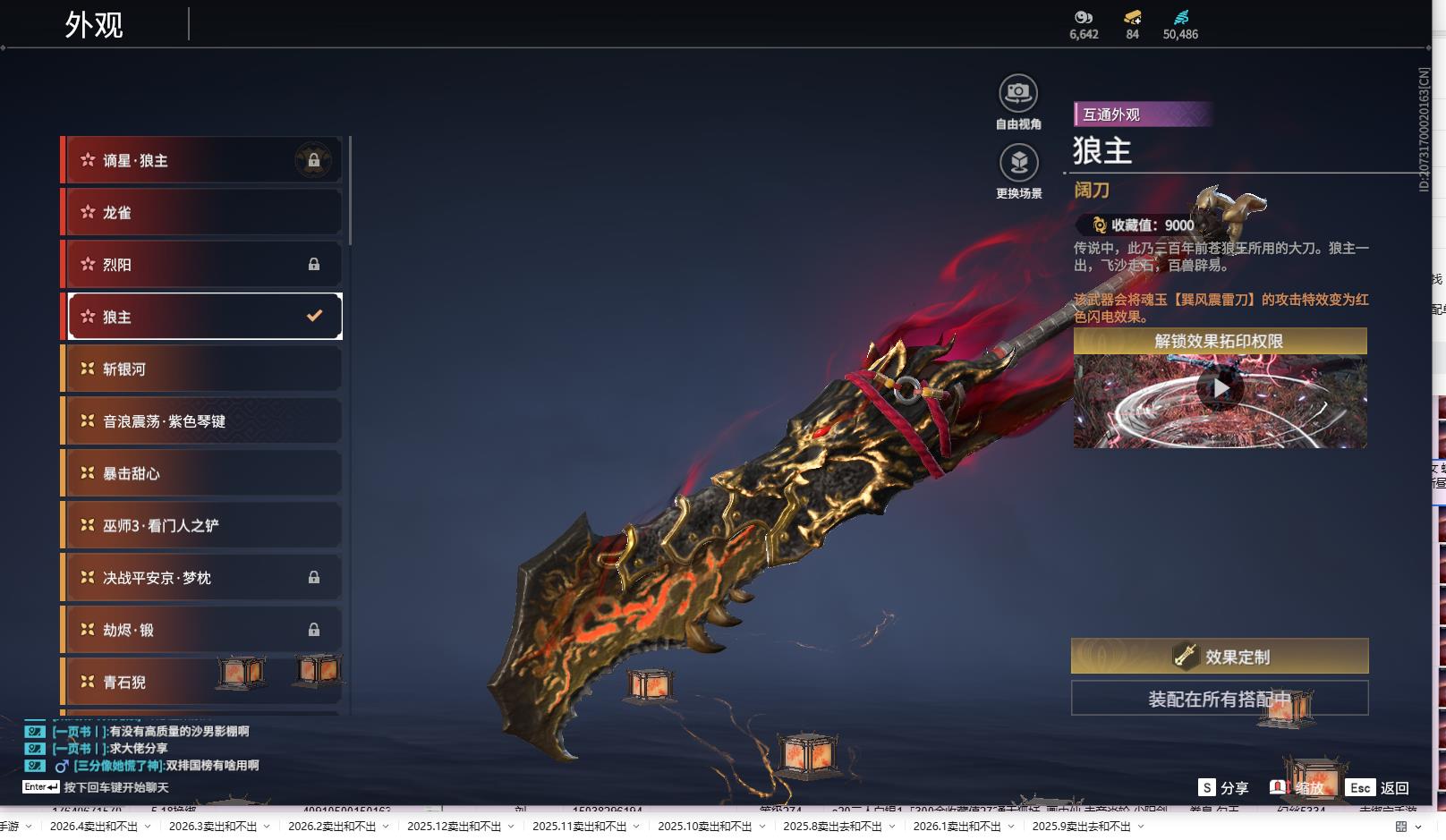1446x840 pixels.
Task: Select the locked 劫烬·锻 skin
Action: pos(202,630)
